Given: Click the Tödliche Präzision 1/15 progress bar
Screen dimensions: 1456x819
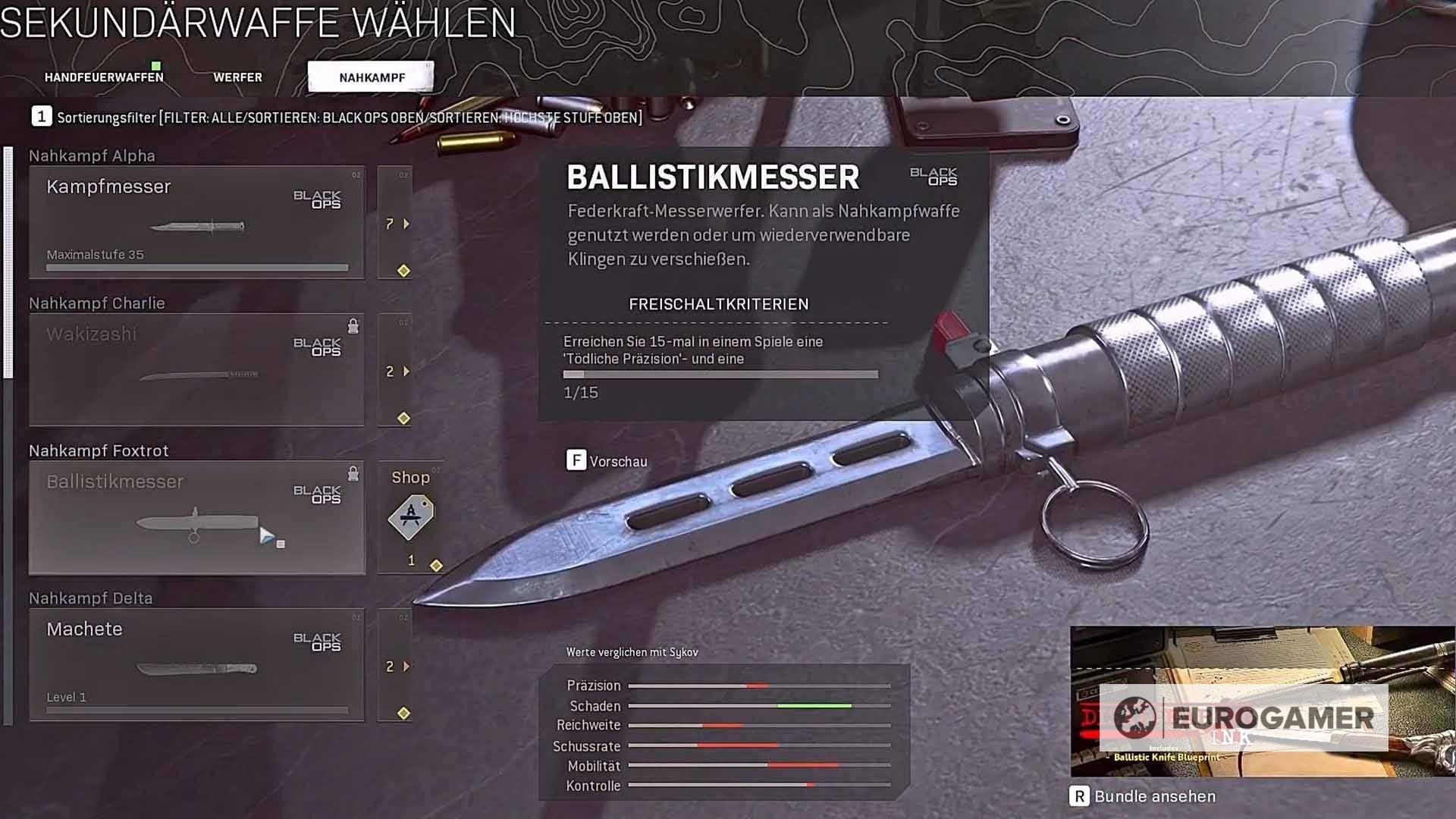Looking at the screenshot, I should click(x=720, y=373).
